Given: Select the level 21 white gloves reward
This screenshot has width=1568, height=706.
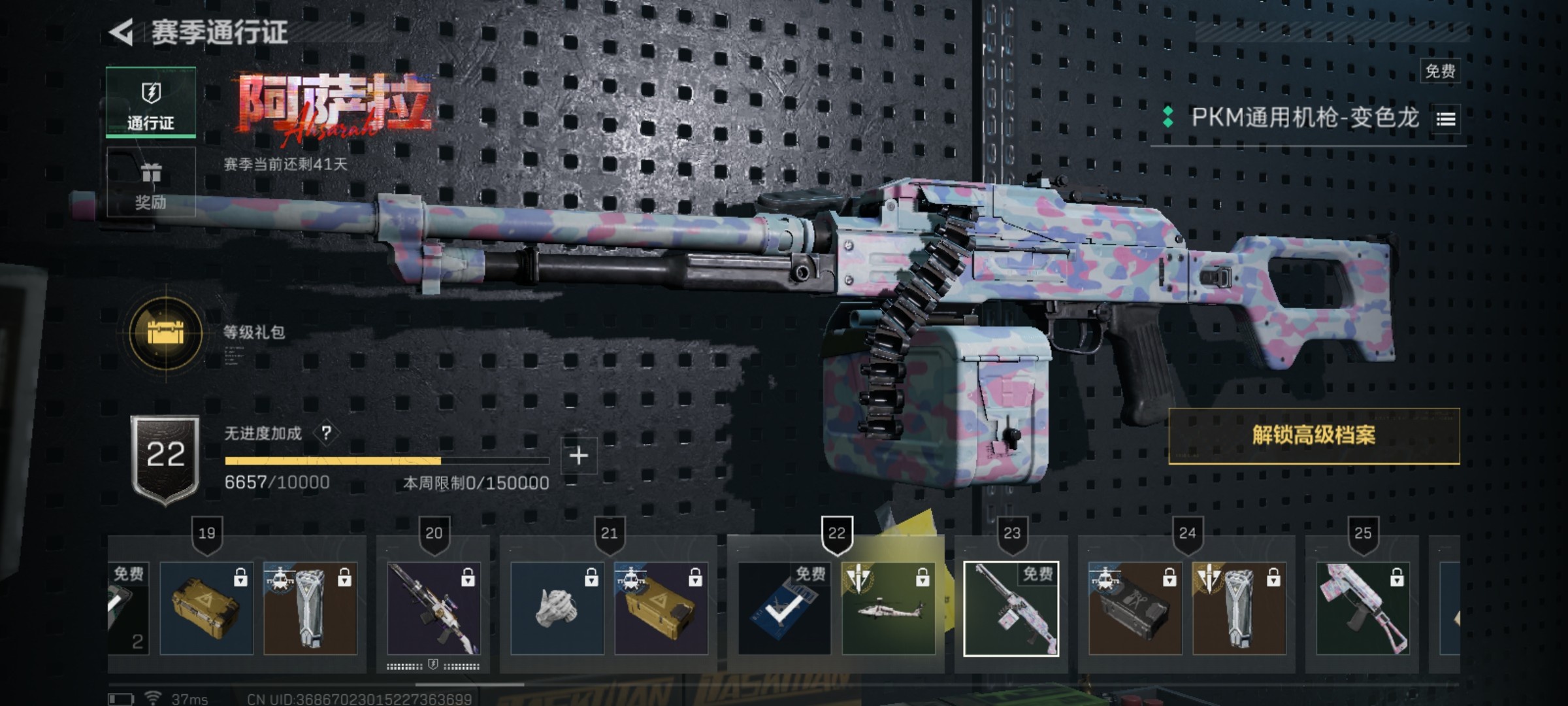Looking at the screenshot, I should (557, 608).
